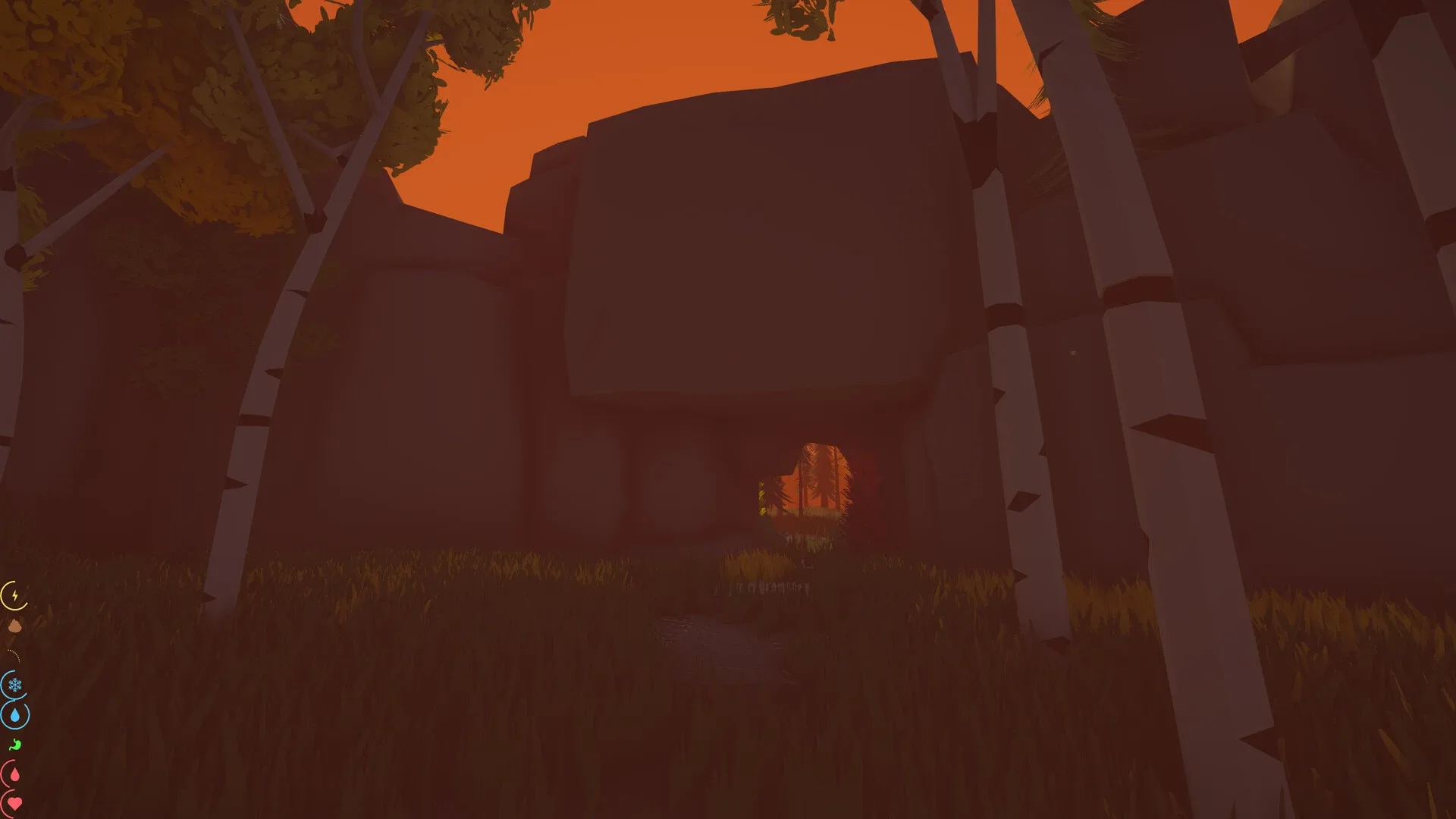Click the cold meter ring around the snowflake
This screenshot has height=819, width=1456.
click(4, 682)
